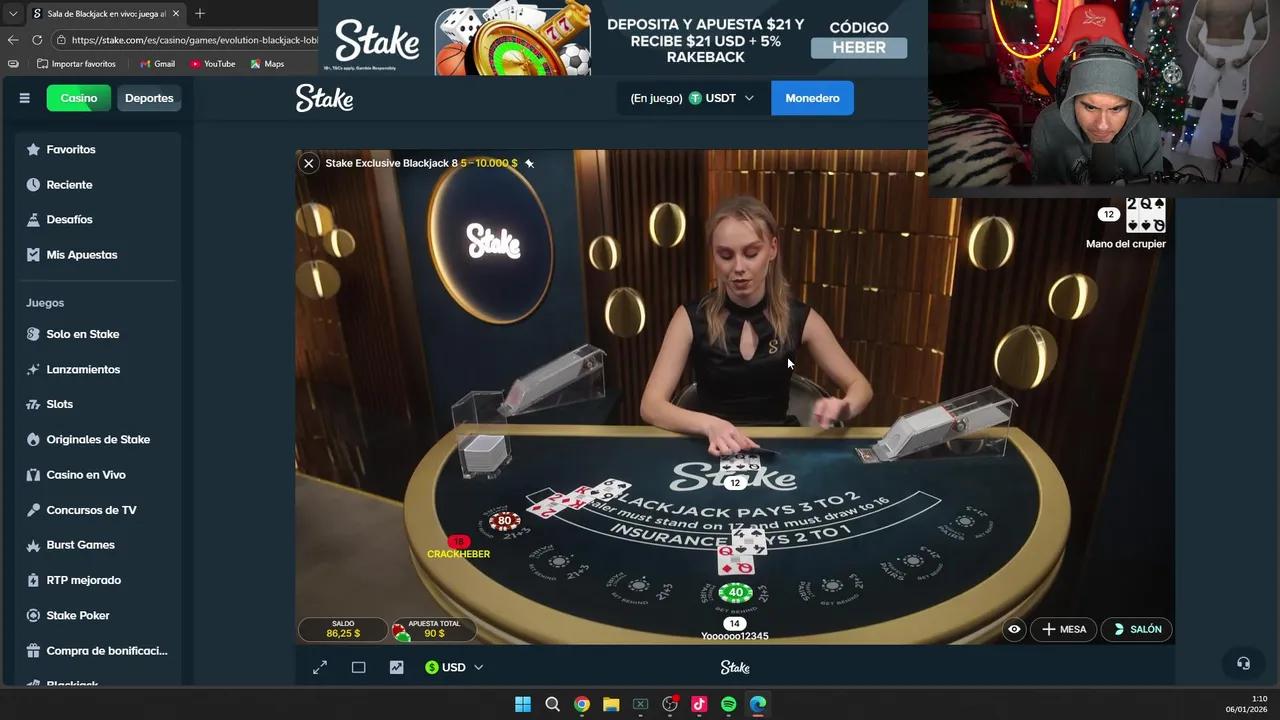Select the Favoritos star icon in sidebar
1280x720 pixels.
tap(35, 149)
